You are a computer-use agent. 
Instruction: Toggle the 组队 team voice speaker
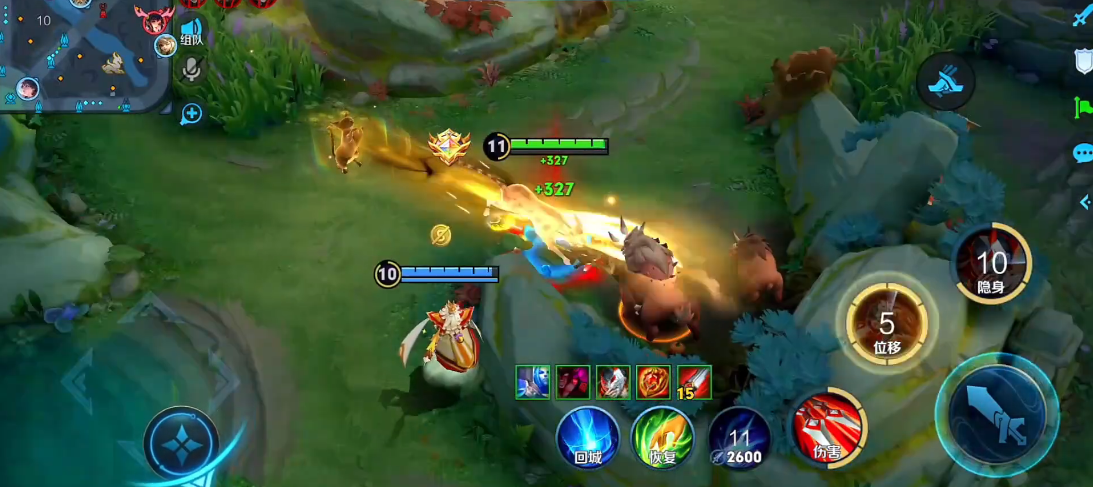[191, 29]
